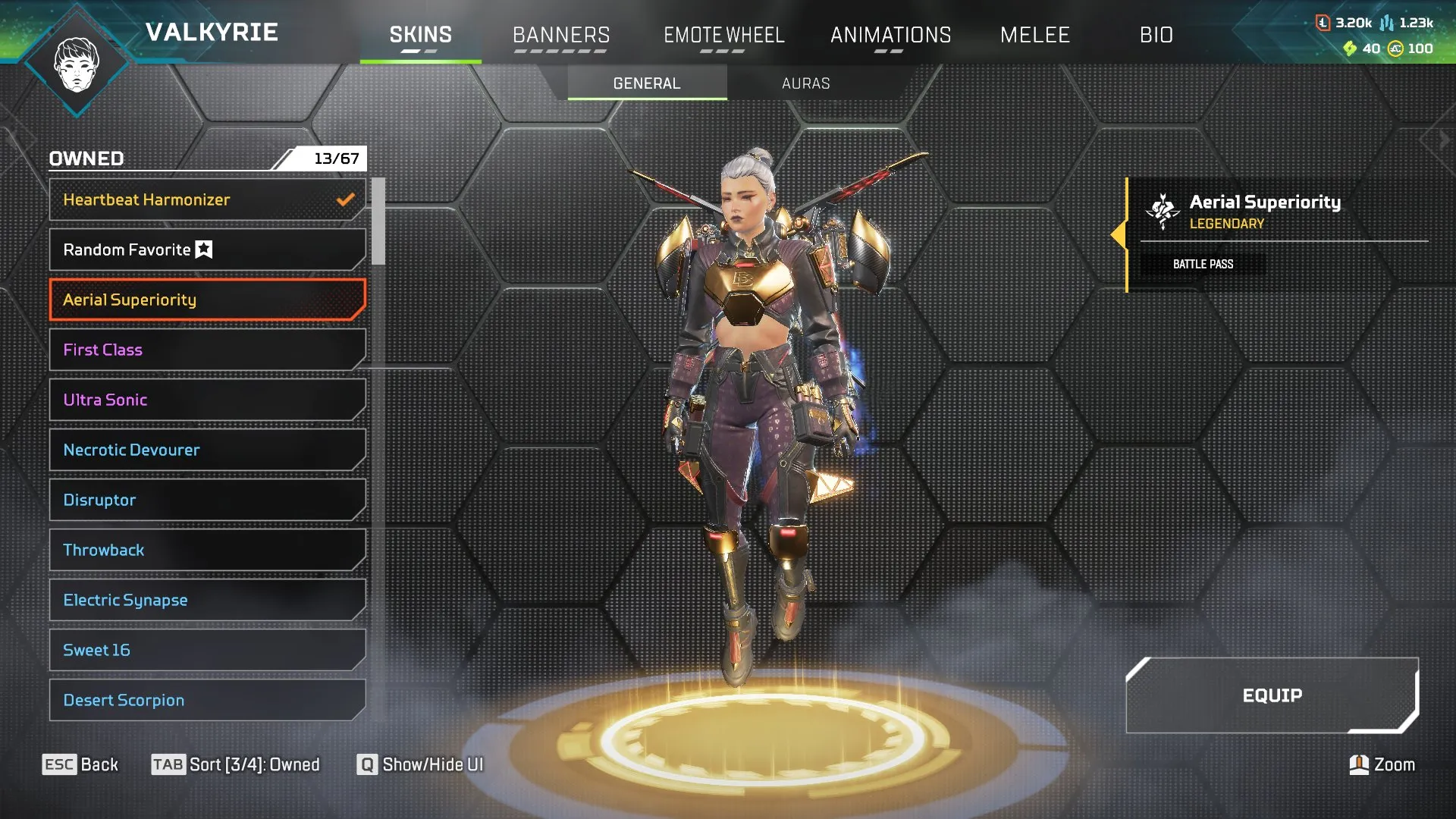
Task: Select the AURAS sub-tab
Action: tap(806, 83)
